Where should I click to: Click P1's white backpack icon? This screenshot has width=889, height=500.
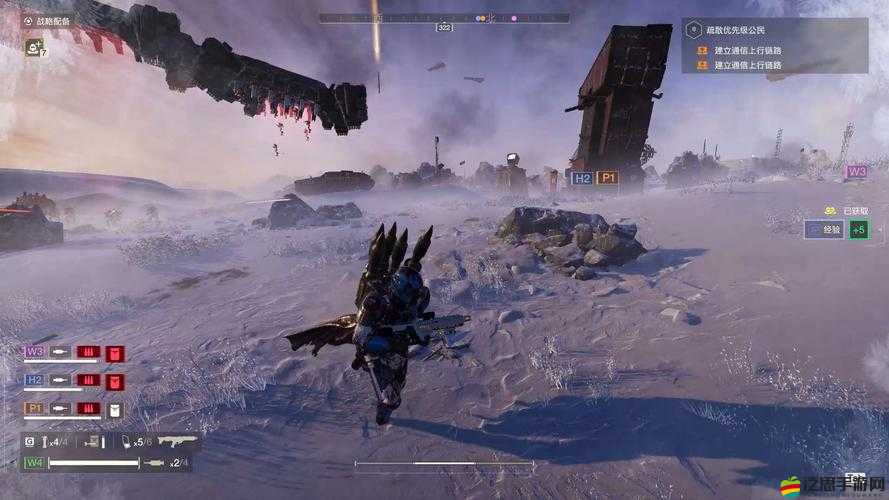(116, 409)
